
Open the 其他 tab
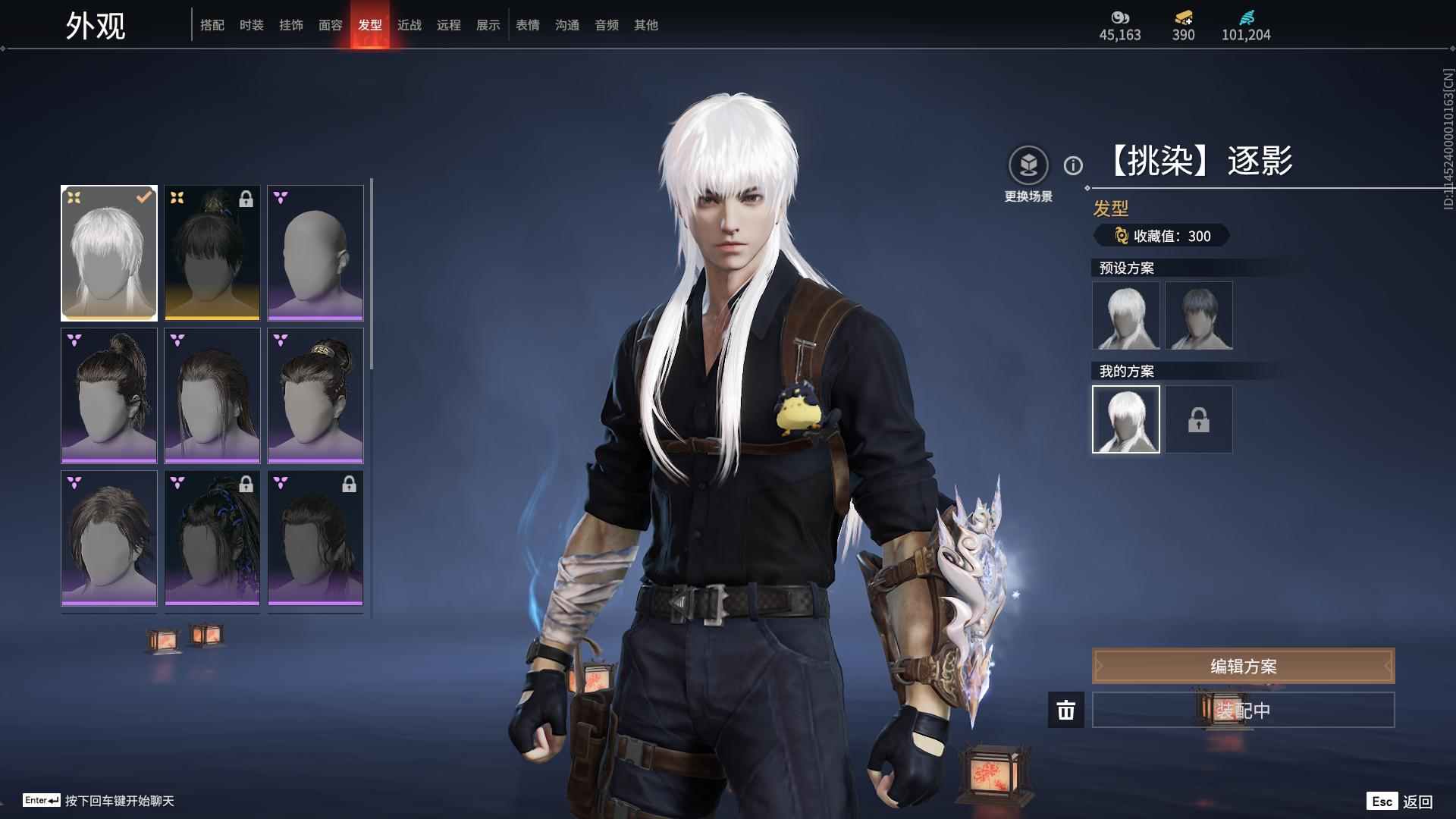(645, 25)
